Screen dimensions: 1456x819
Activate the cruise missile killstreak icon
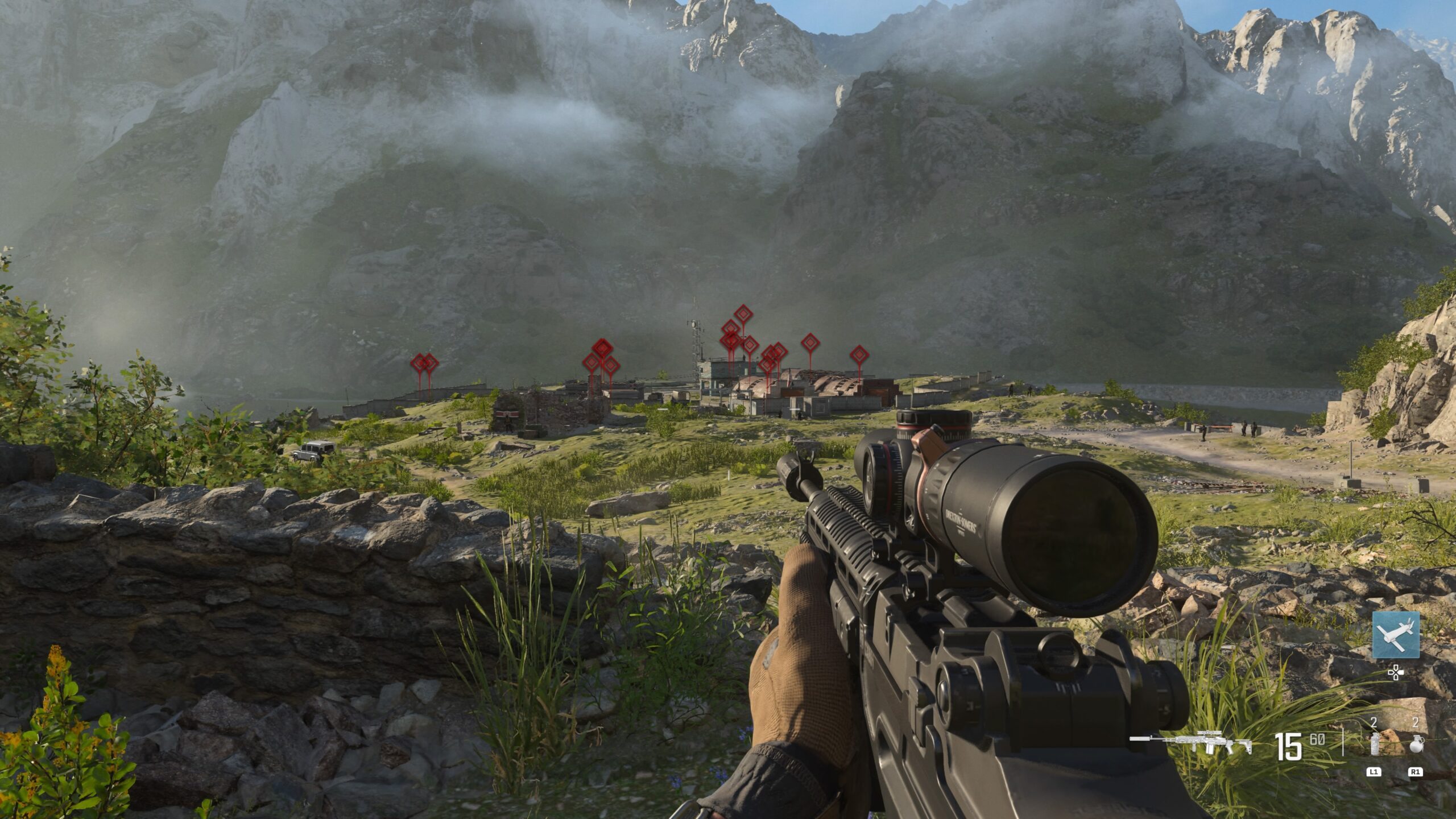click(1395, 635)
